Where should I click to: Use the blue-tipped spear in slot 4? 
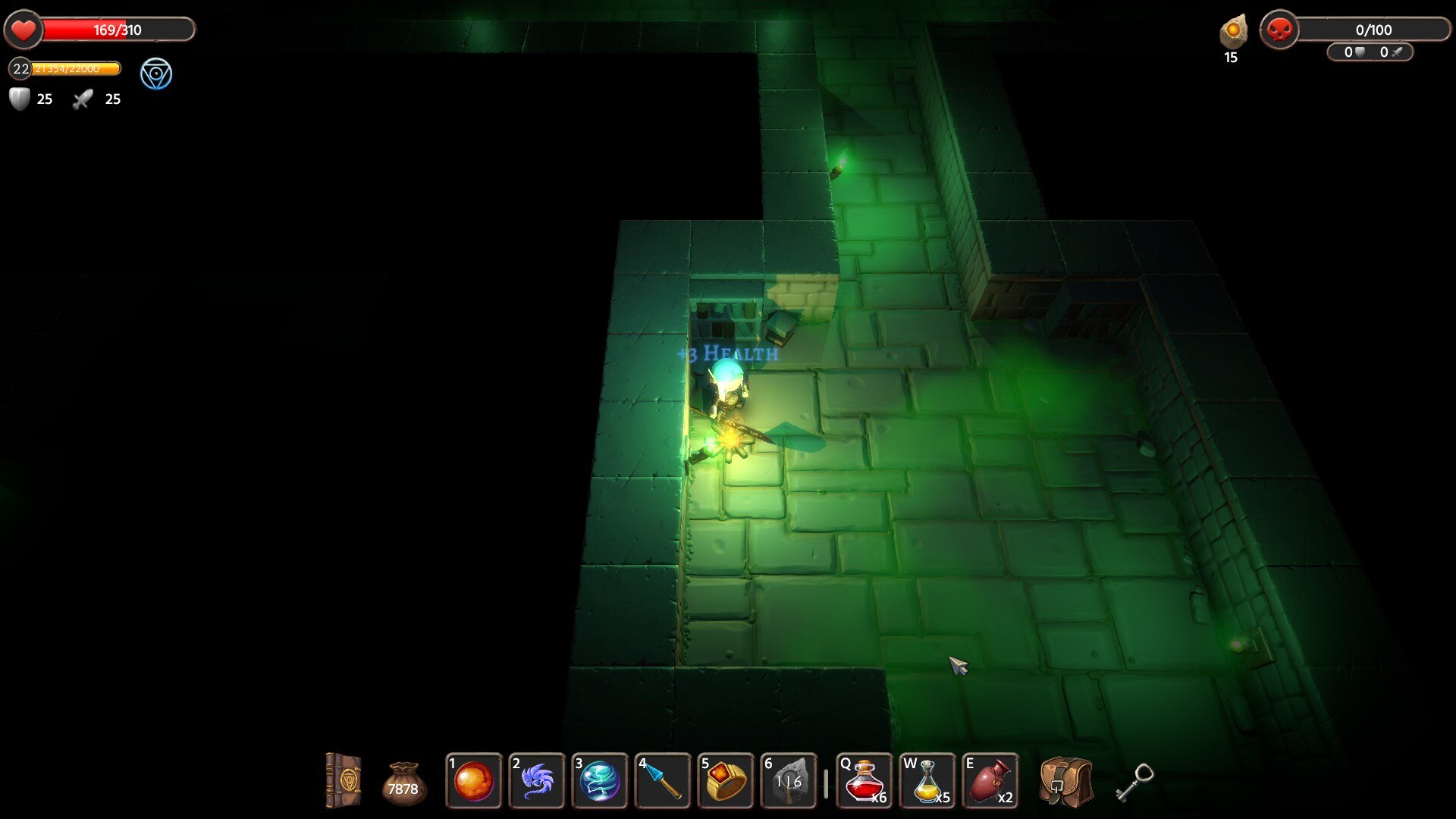pos(663,781)
